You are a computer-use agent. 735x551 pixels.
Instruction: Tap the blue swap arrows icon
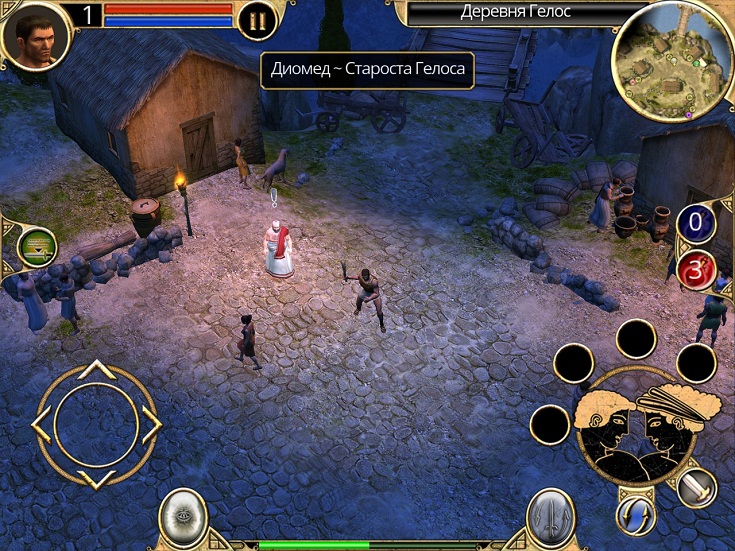635,515
